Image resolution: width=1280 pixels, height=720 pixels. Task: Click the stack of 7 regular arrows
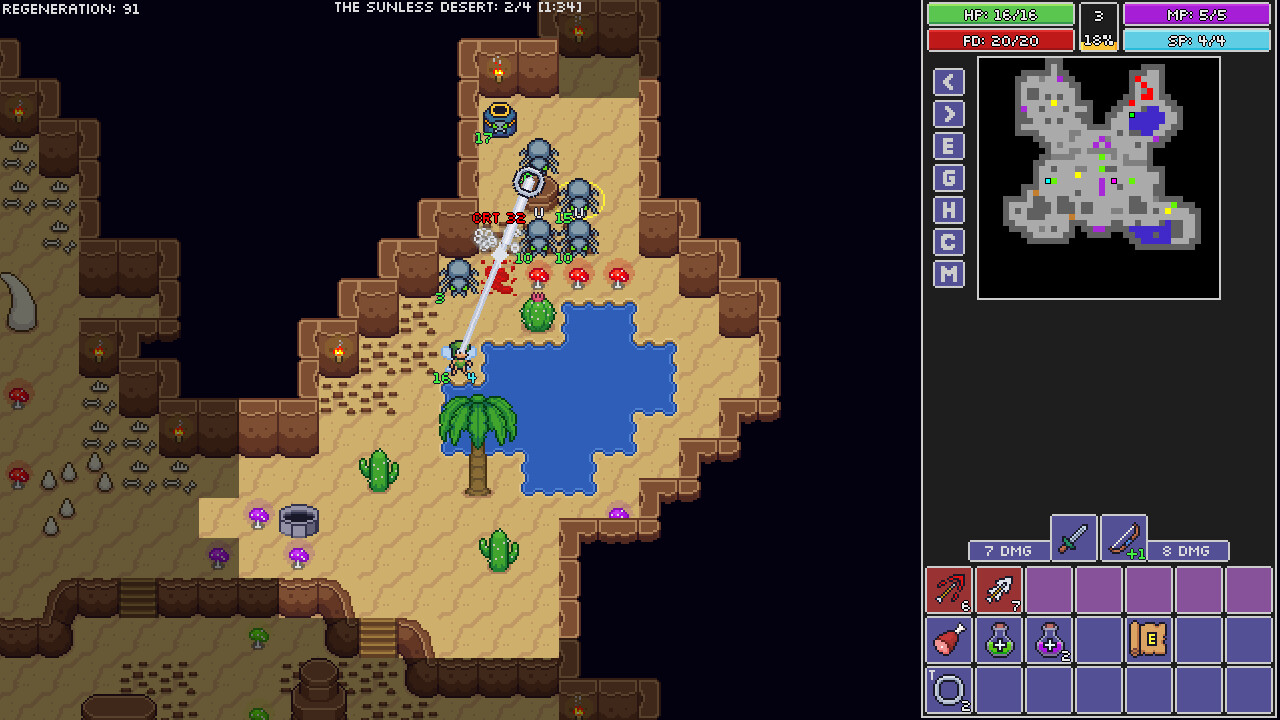[x=999, y=589]
